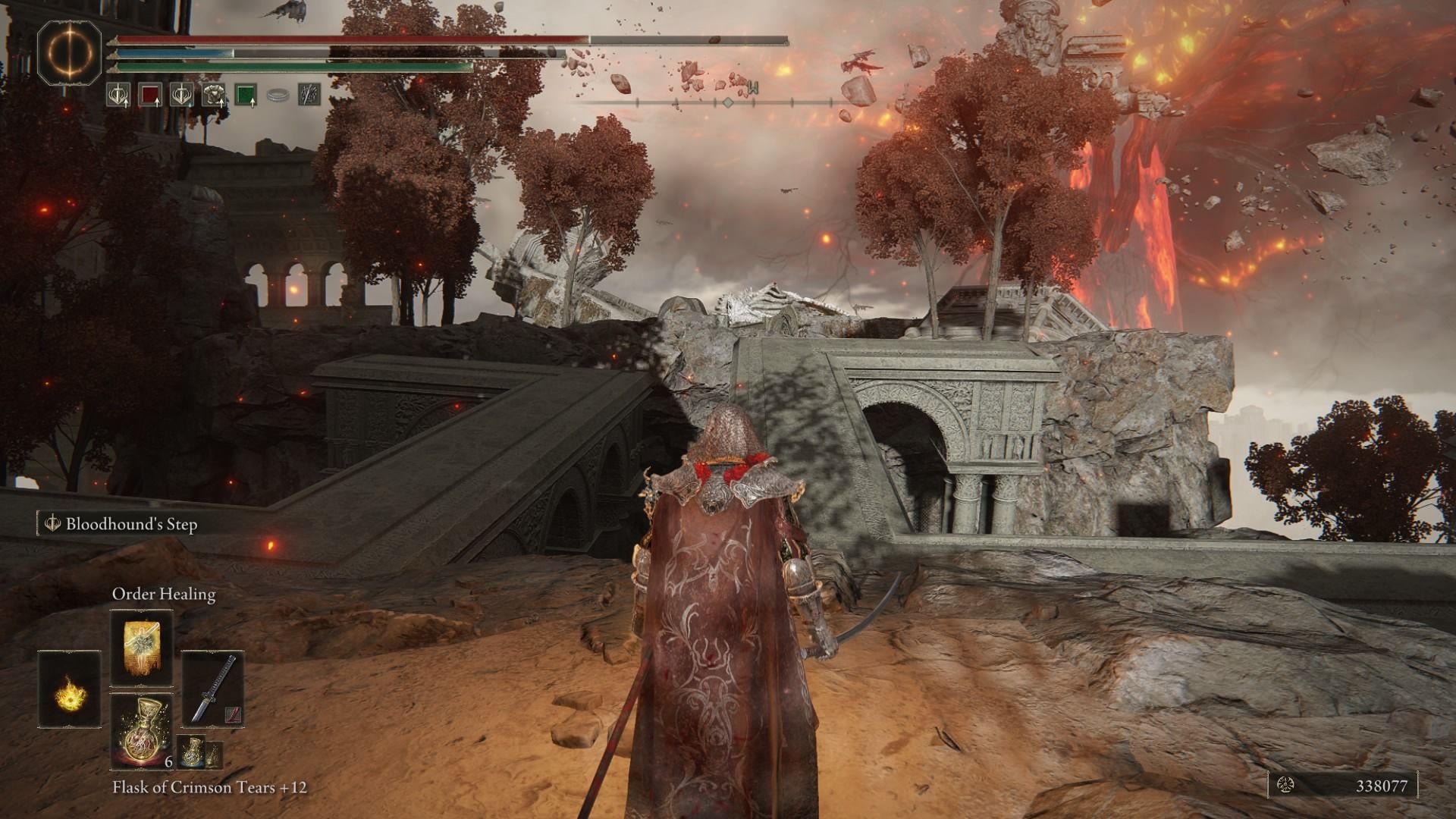Click the Flask of Crimson Tears icon
The image size is (1456, 819).
click(141, 732)
